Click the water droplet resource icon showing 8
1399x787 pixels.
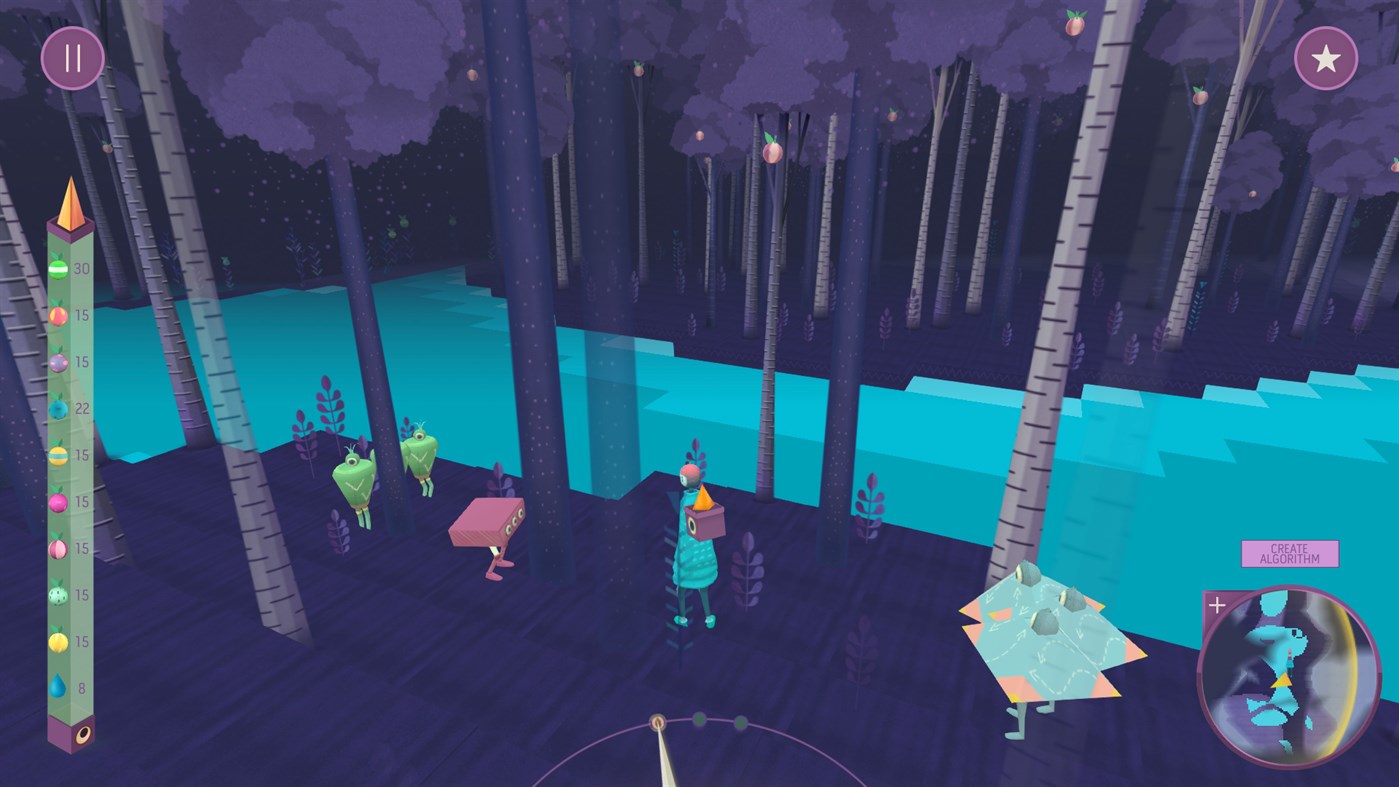pos(57,688)
